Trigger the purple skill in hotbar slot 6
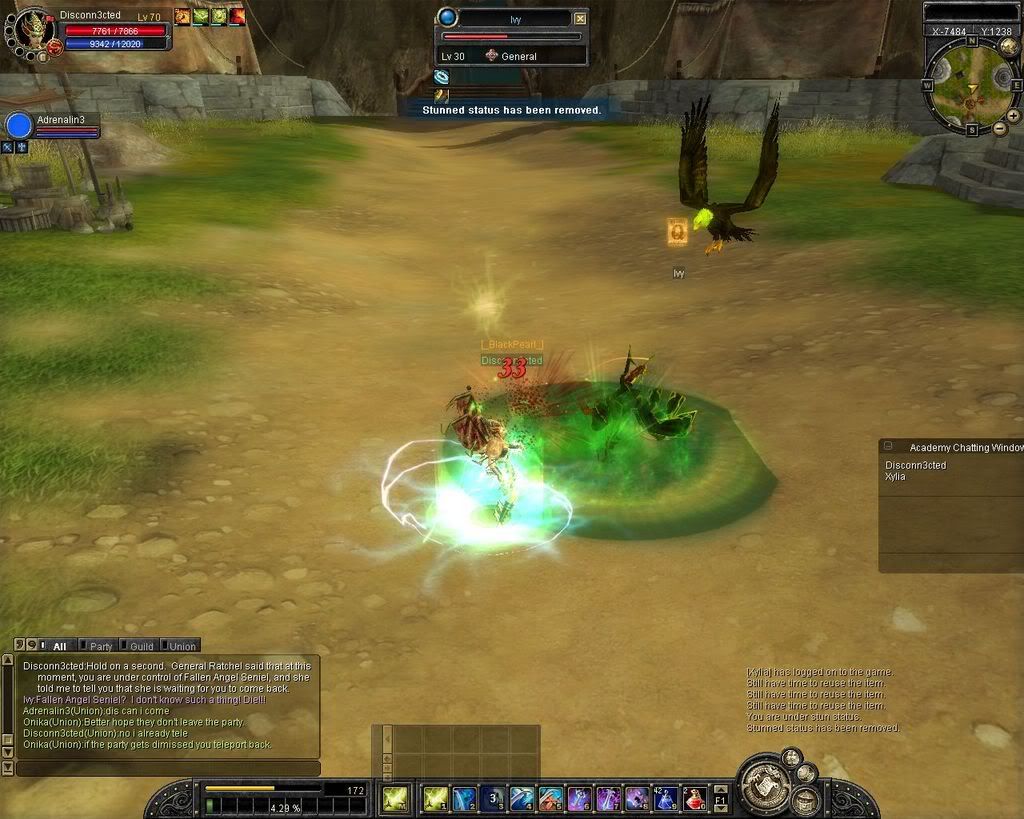1024x819 pixels. pyautogui.click(x=579, y=798)
